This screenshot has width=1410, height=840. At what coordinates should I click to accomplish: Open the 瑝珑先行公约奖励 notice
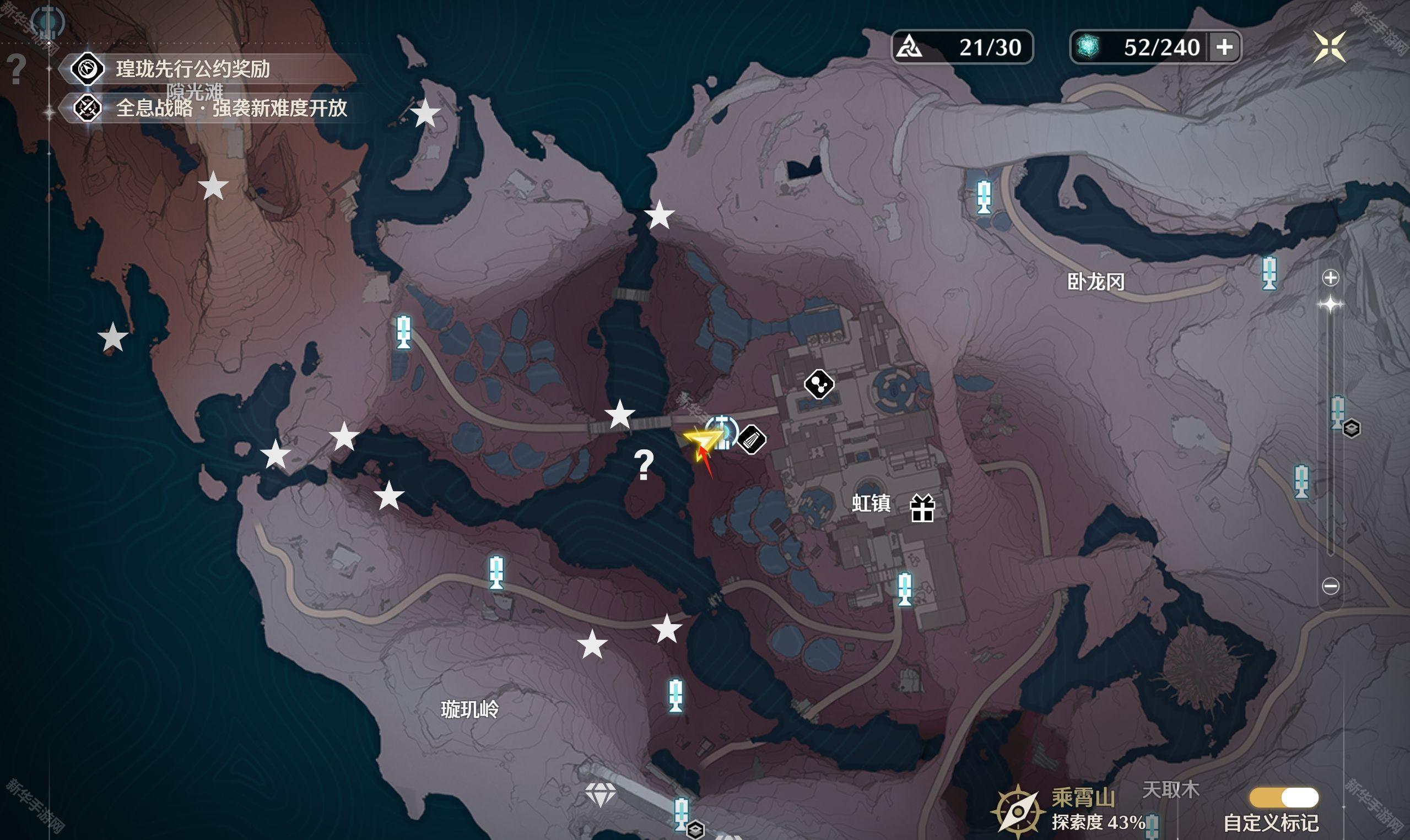(192, 69)
